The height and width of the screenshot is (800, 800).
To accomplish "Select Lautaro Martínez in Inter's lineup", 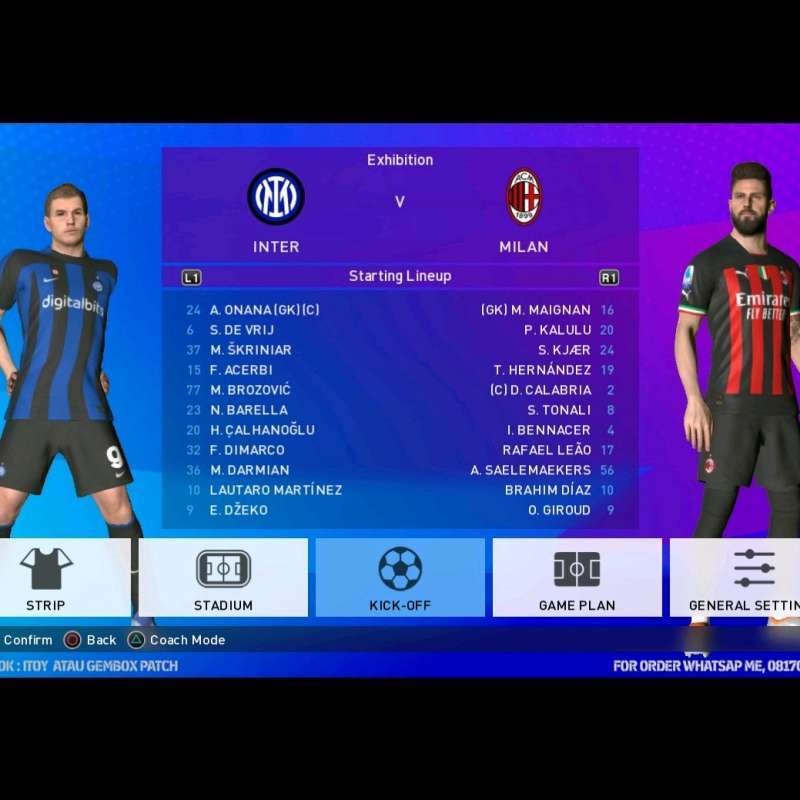I will 275,490.
